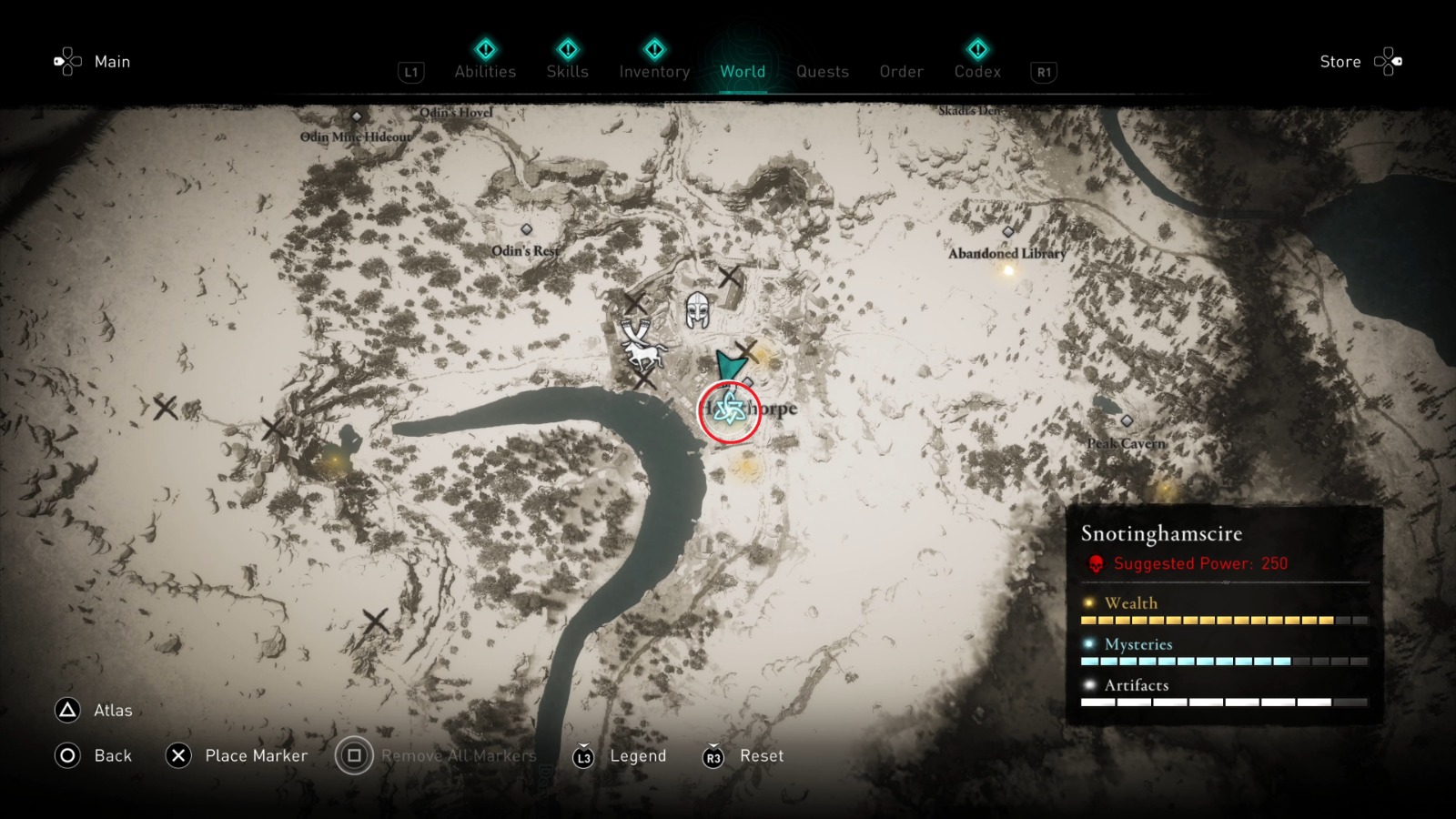Image resolution: width=1456 pixels, height=819 pixels.
Task: Click the white stag location icon
Action: point(642,351)
